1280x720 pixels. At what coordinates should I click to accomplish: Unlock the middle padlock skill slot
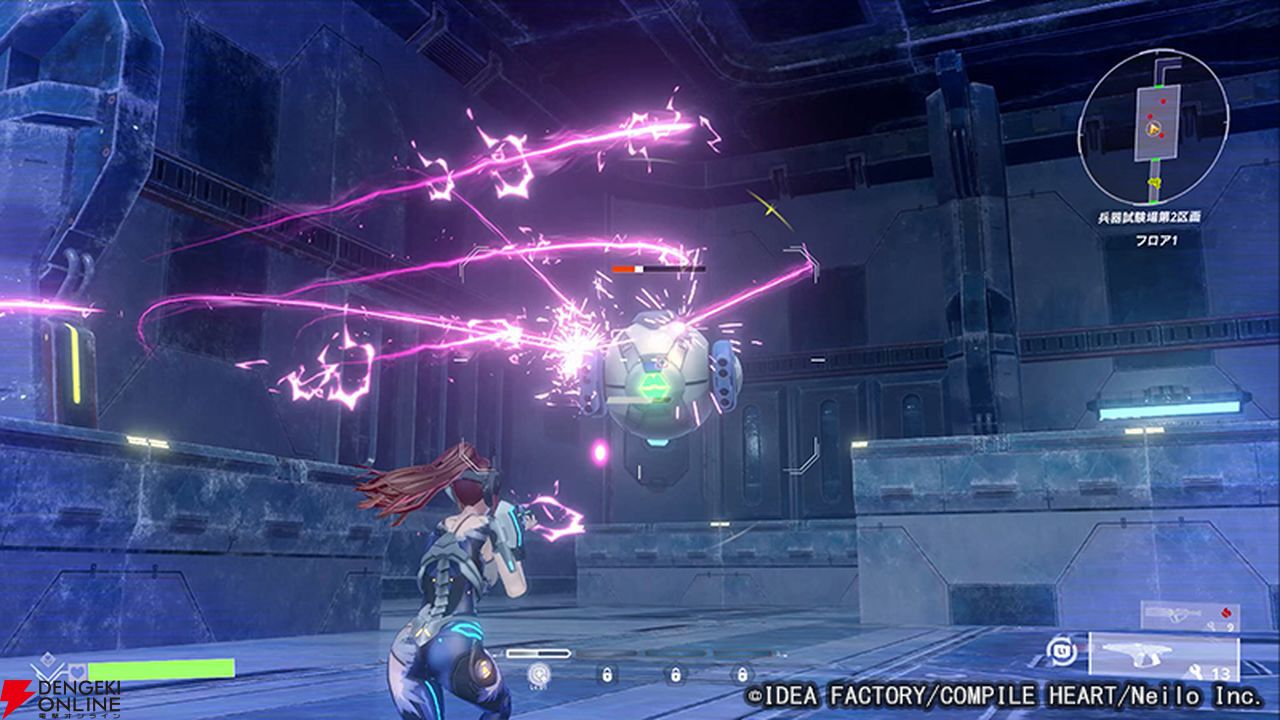675,674
